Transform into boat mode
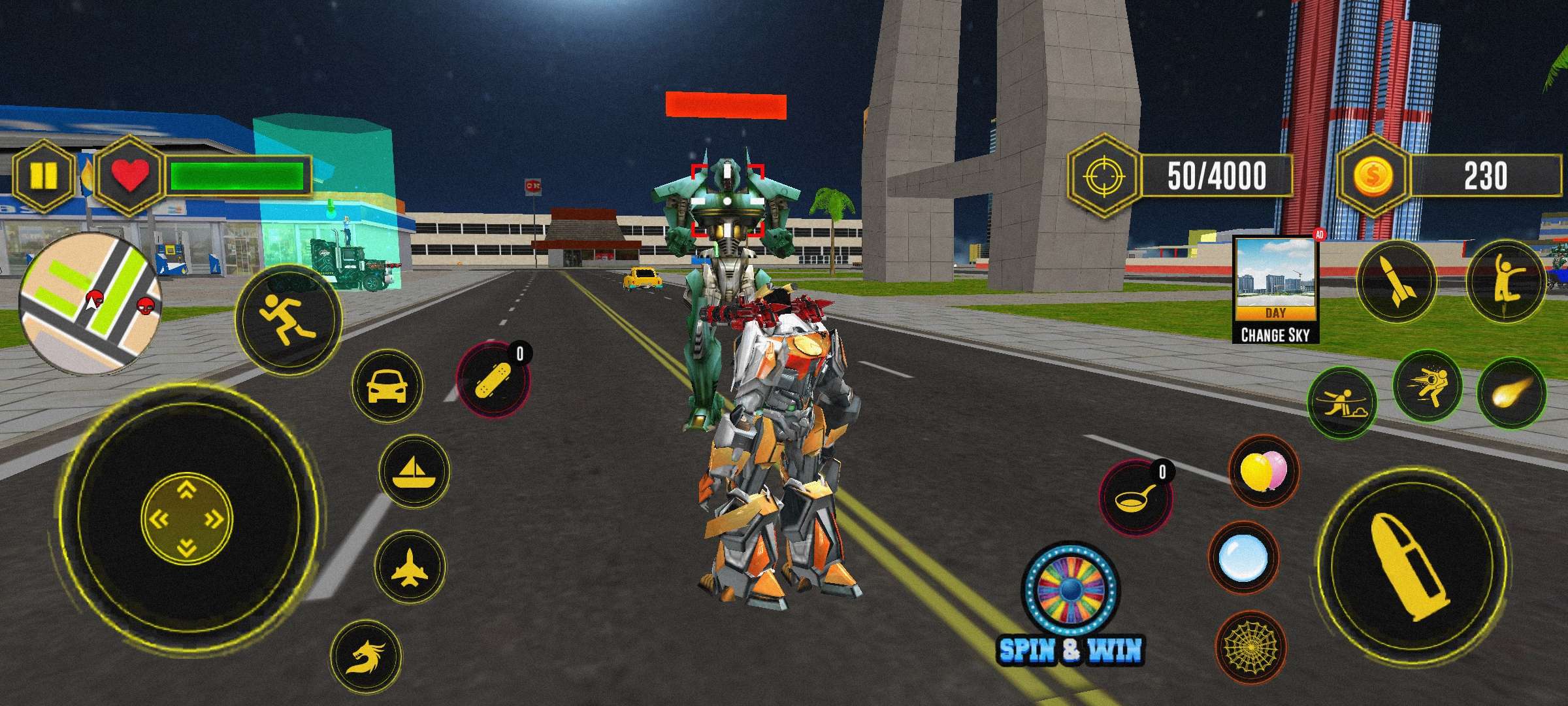 coord(414,471)
